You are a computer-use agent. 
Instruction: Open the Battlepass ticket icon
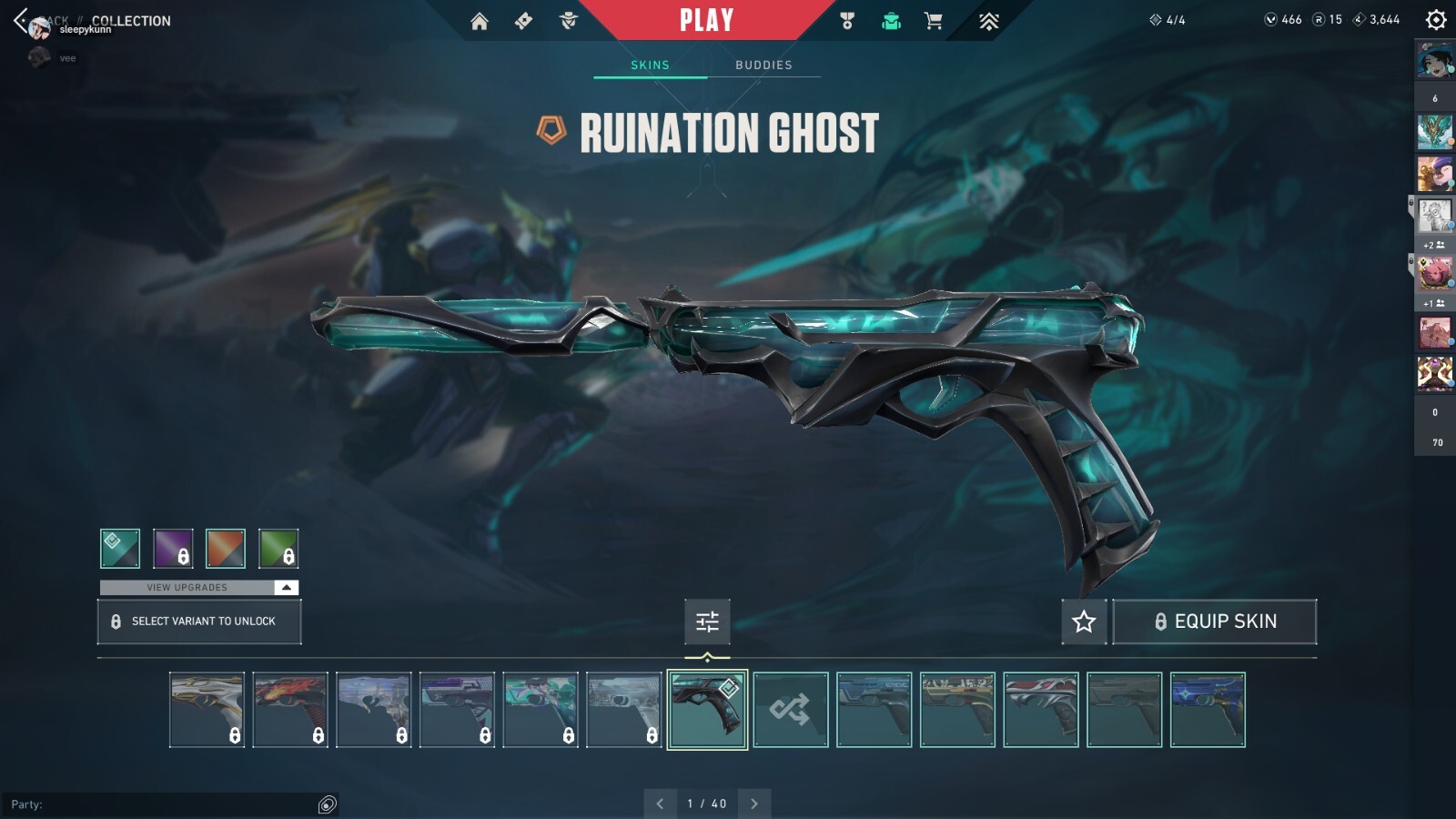[x=522, y=19]
